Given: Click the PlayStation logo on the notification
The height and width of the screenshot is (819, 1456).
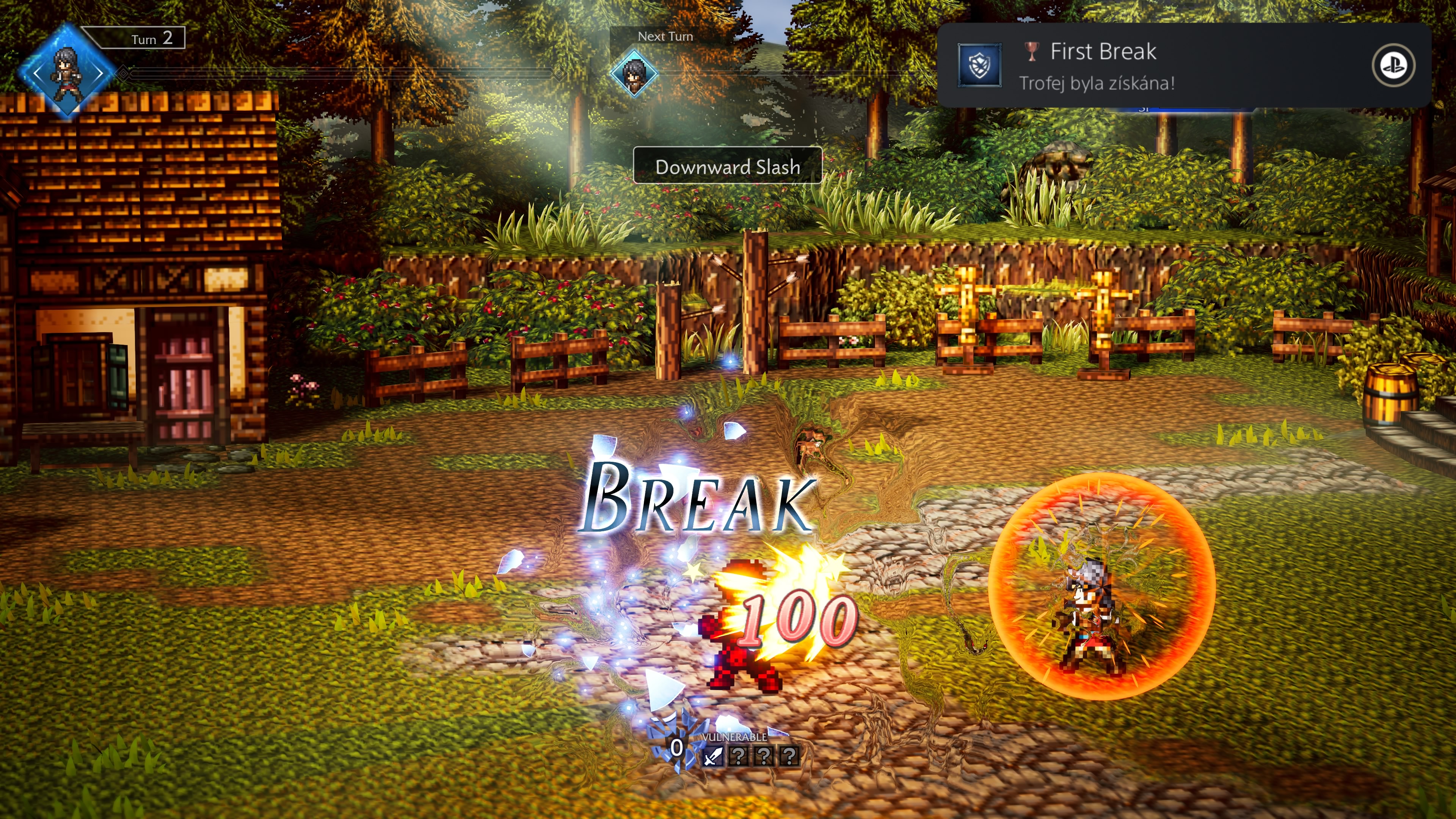Looking at the screenshot, I should pos(1393,66).
